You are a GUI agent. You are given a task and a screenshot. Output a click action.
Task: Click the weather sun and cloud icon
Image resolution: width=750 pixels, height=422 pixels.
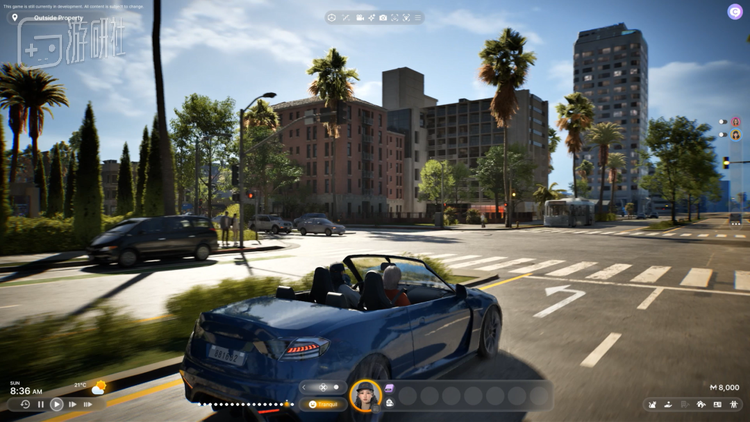coord(98,387)
